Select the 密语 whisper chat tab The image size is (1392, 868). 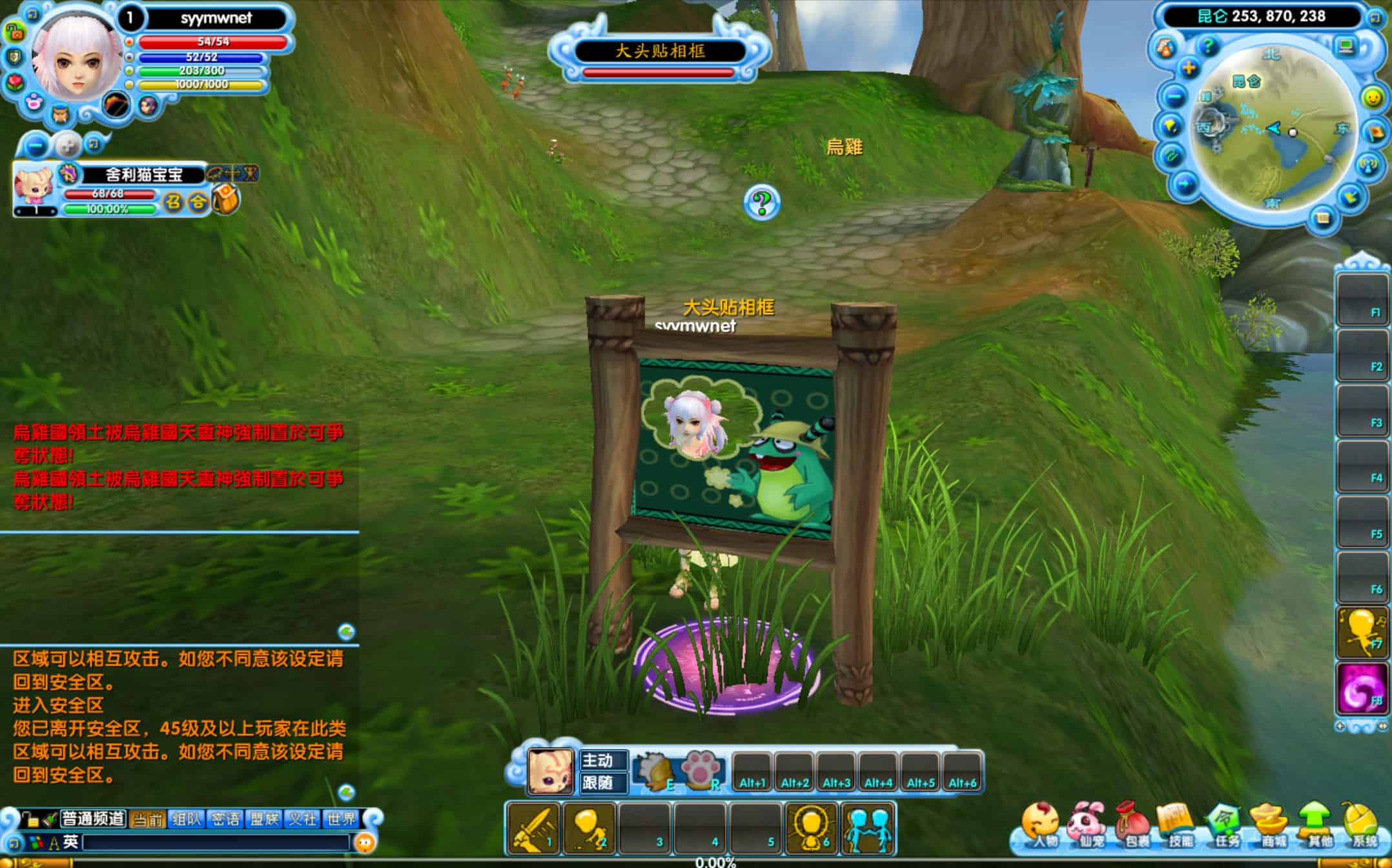point(225,819)
